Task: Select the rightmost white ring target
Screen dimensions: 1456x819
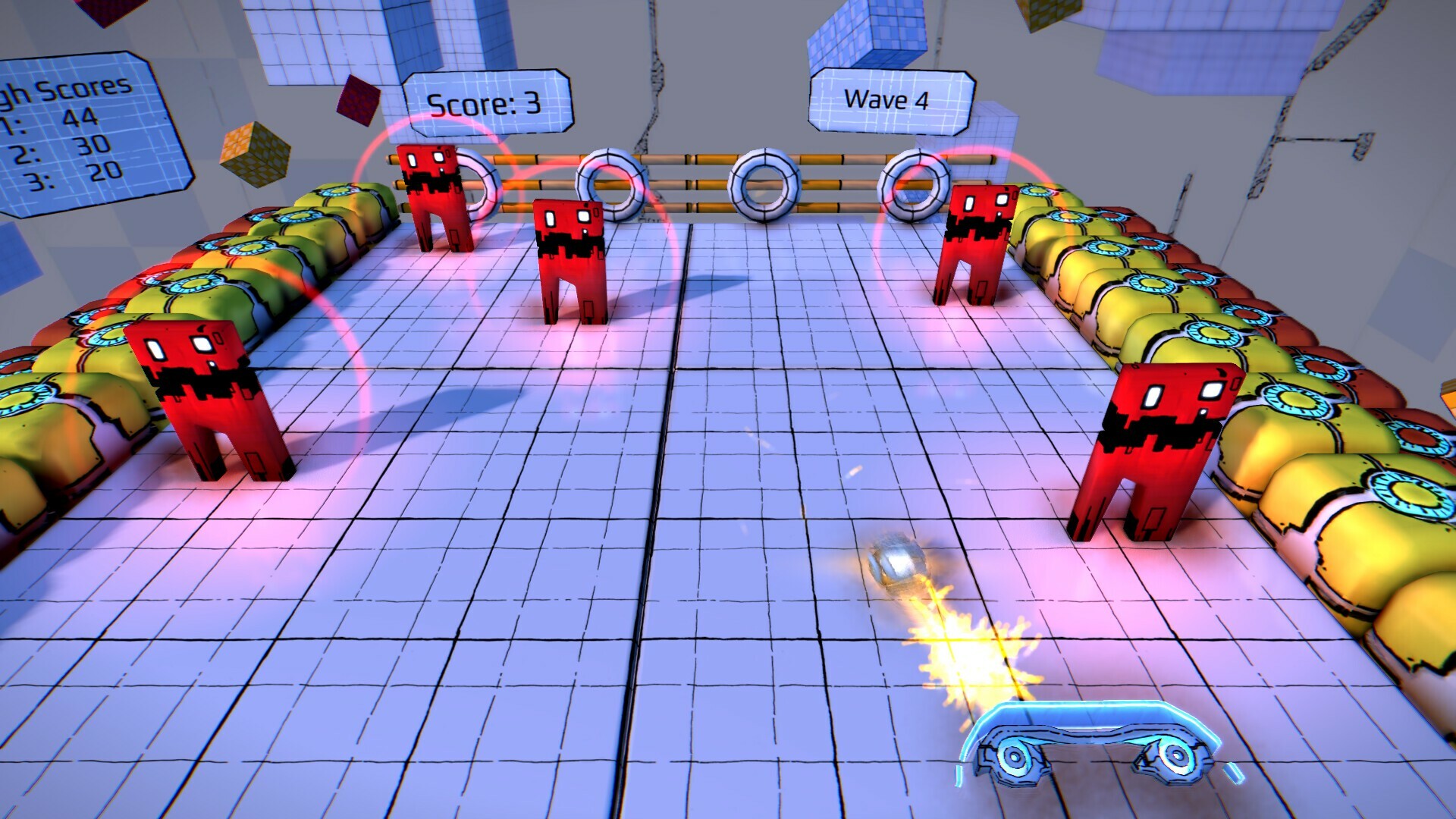Action: tap(916, 184)
